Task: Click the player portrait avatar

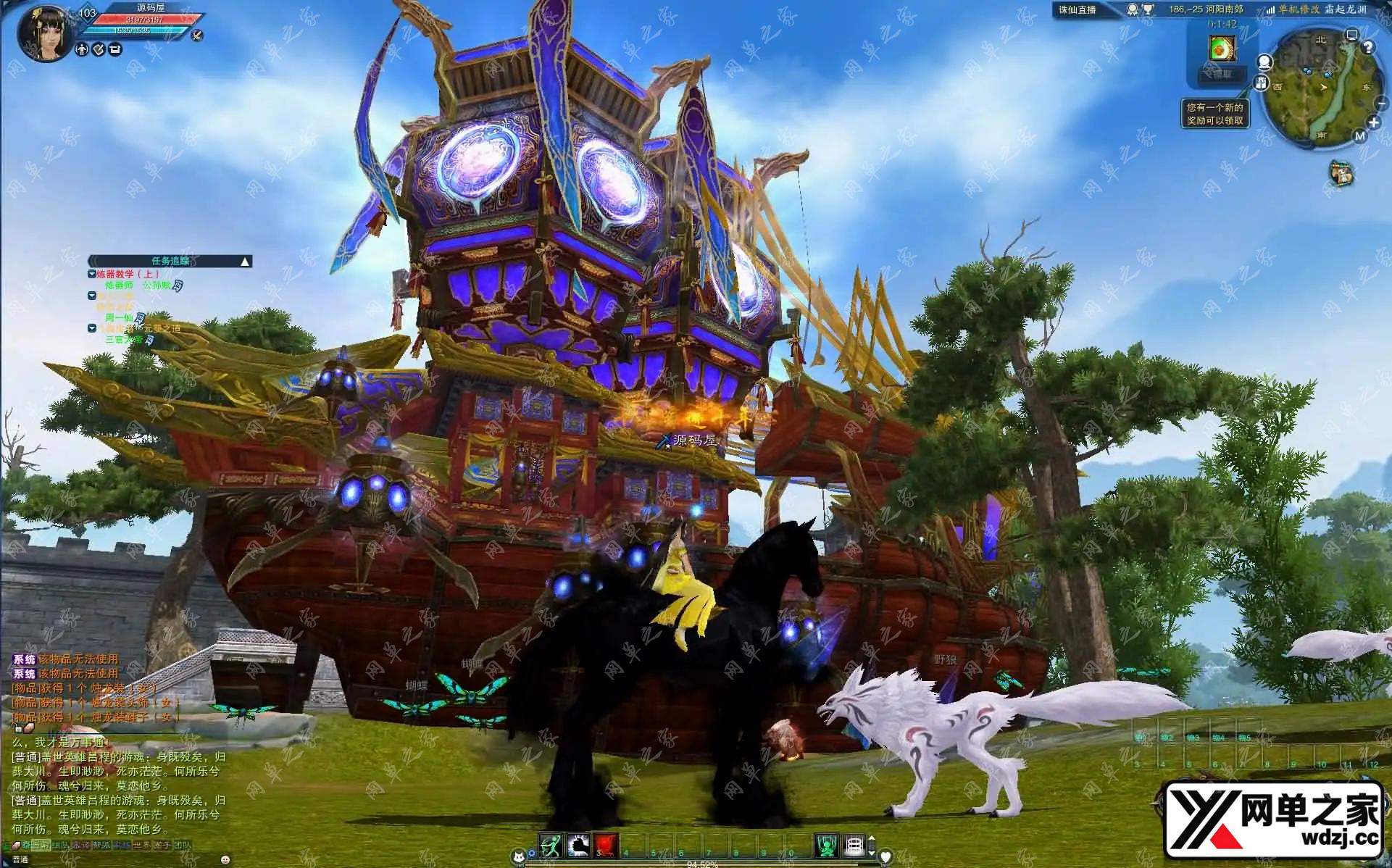Action: pyautogui.click(x=43, y=33)
